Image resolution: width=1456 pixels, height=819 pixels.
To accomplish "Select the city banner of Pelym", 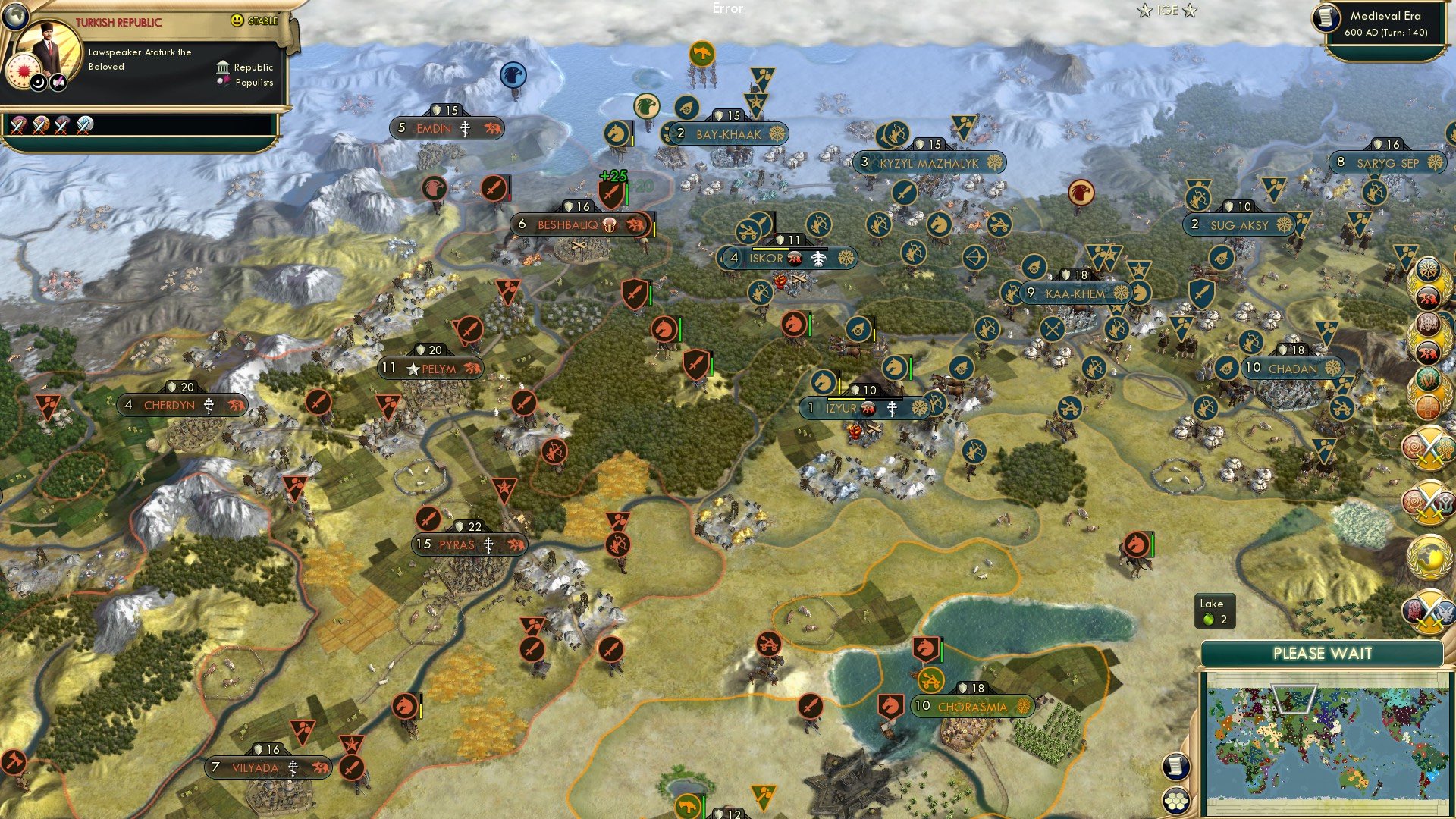I will coord(428,368).
